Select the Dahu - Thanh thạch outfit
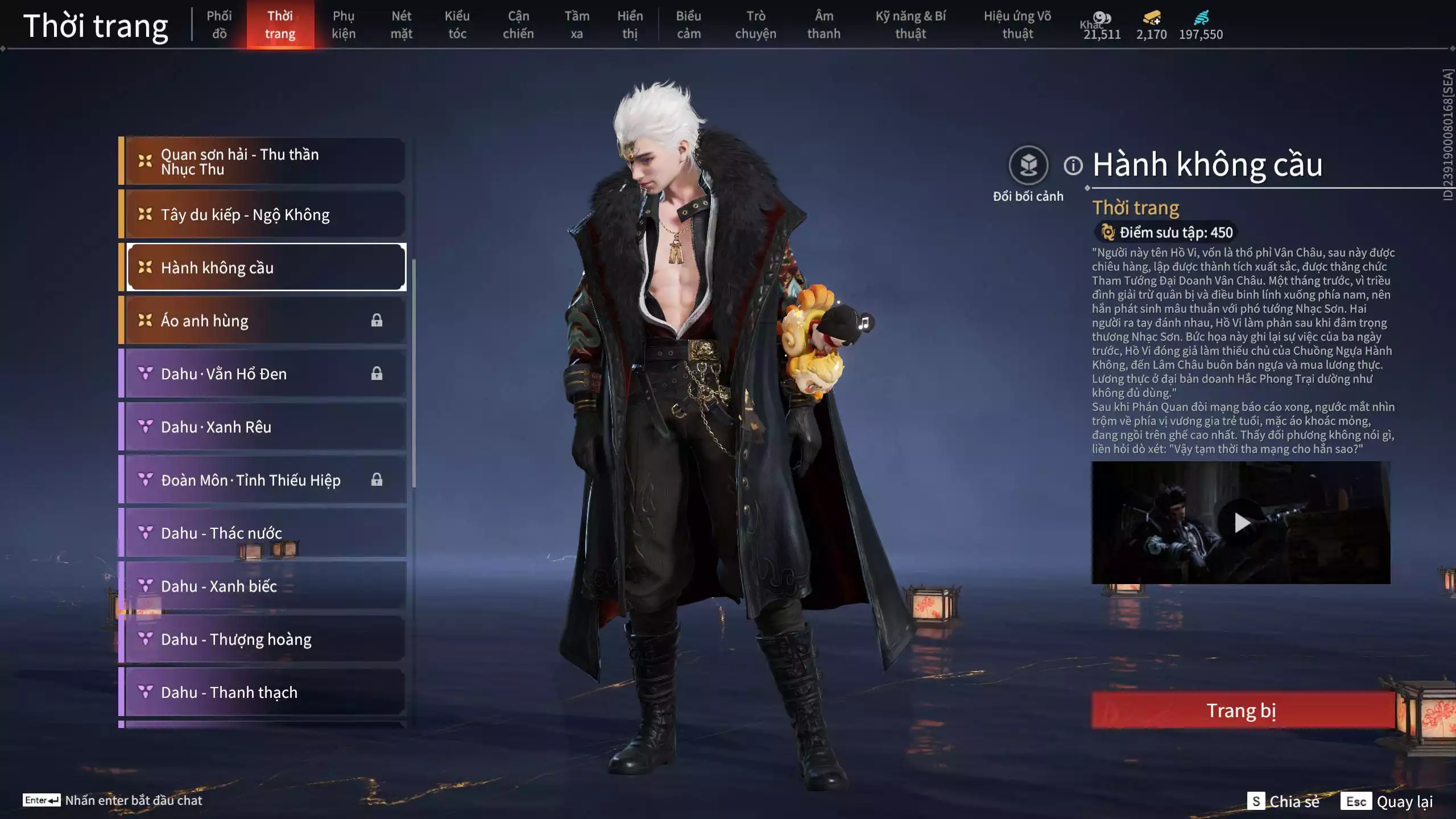The image size is (1456, 819). pos(265,692)
